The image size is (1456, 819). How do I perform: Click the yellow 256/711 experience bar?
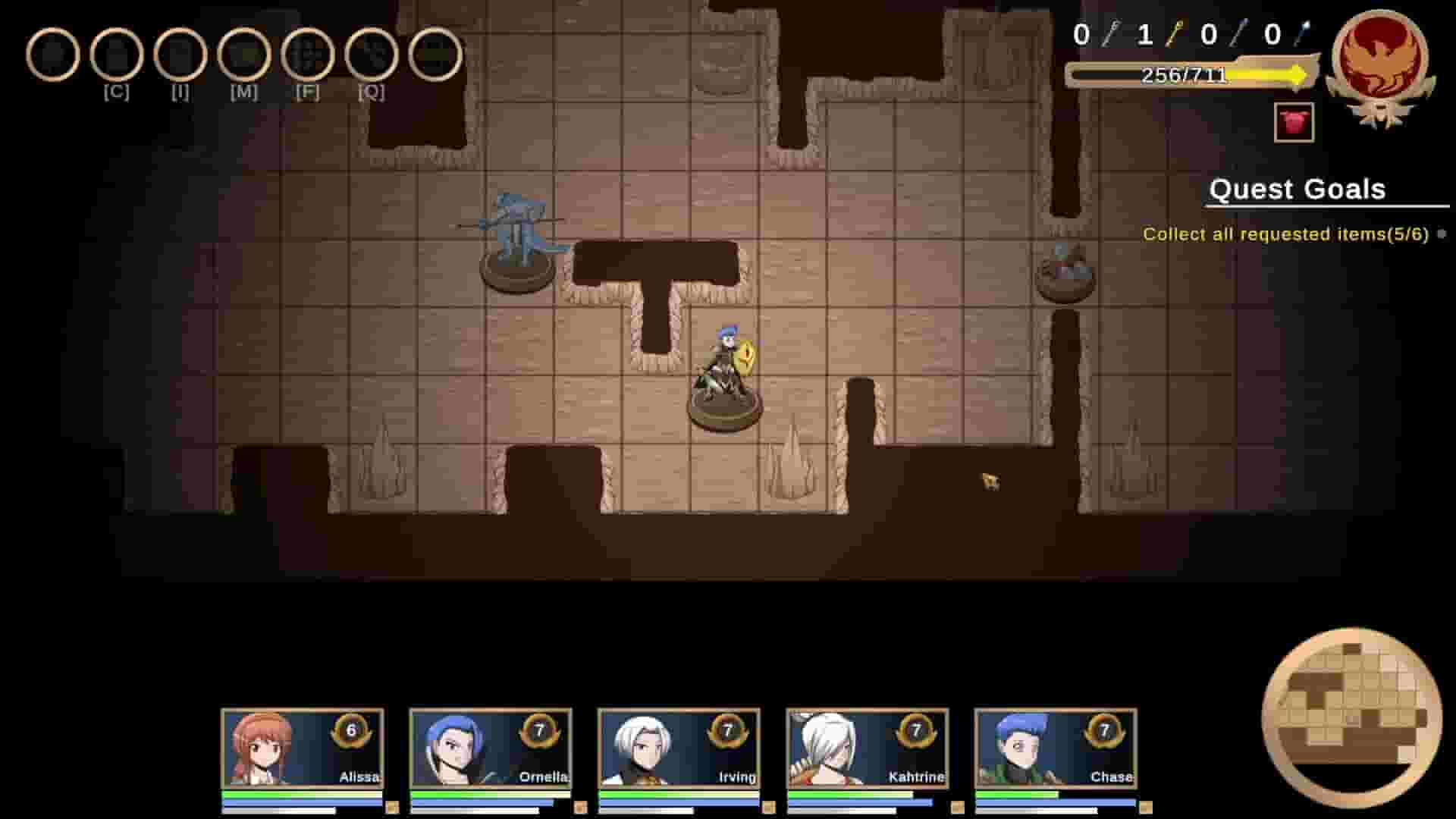point(1183,74)
